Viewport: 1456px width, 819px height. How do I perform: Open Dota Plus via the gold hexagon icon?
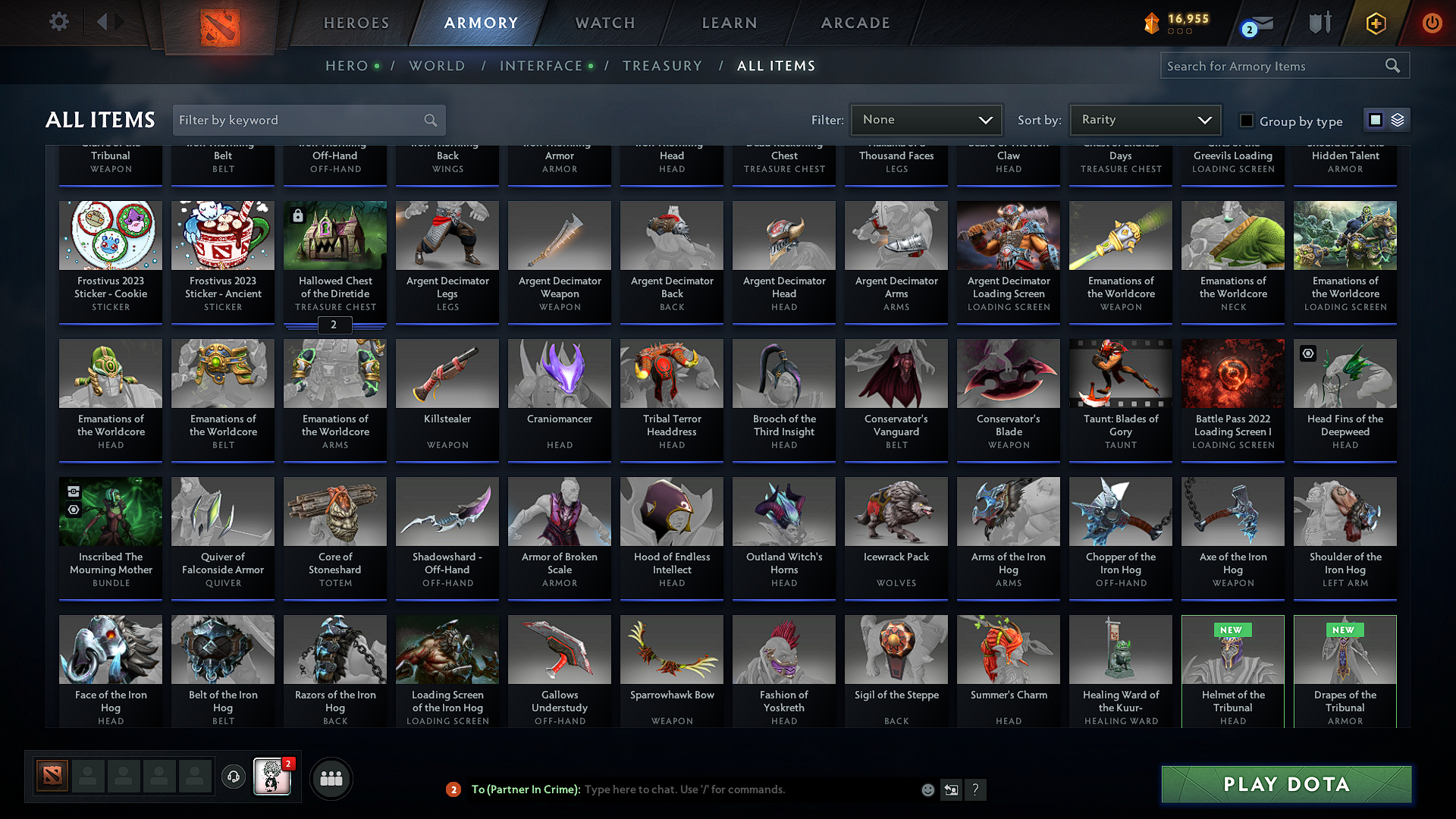pos(1375,23)
